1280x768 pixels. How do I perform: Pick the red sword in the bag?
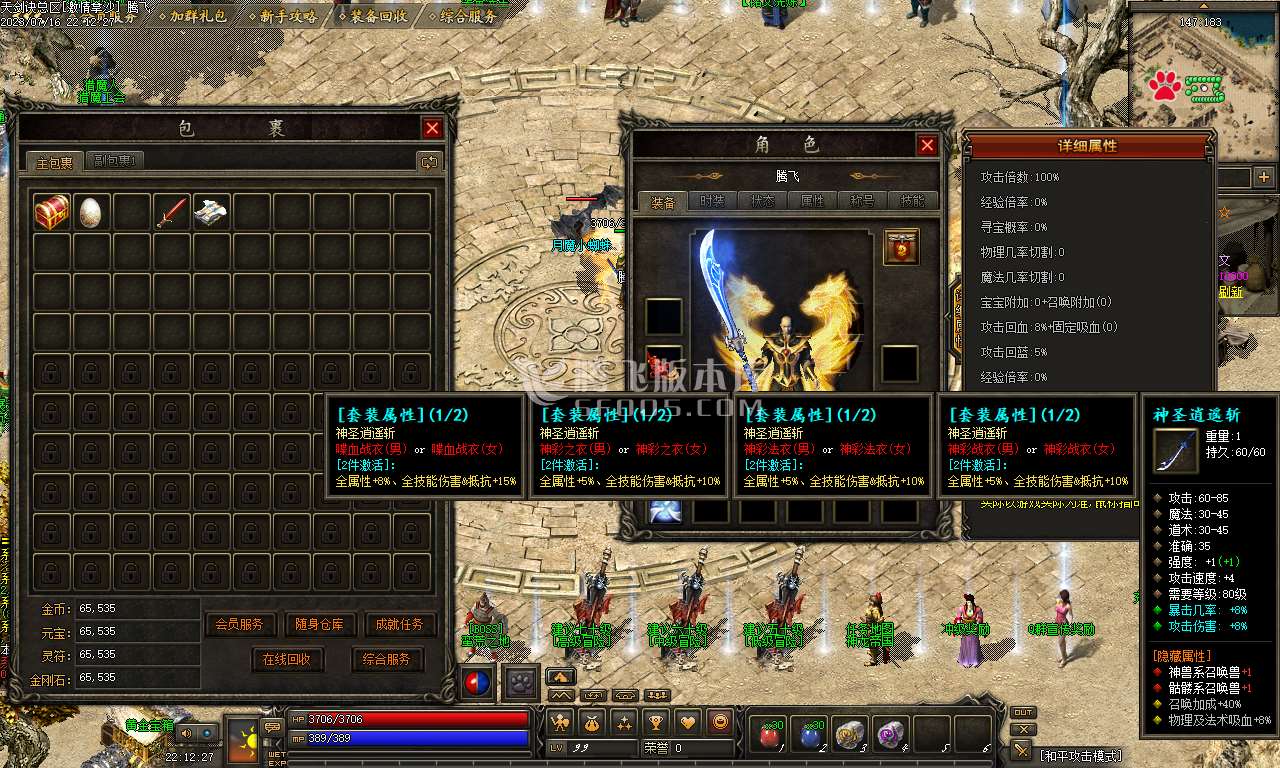(171, 212)
